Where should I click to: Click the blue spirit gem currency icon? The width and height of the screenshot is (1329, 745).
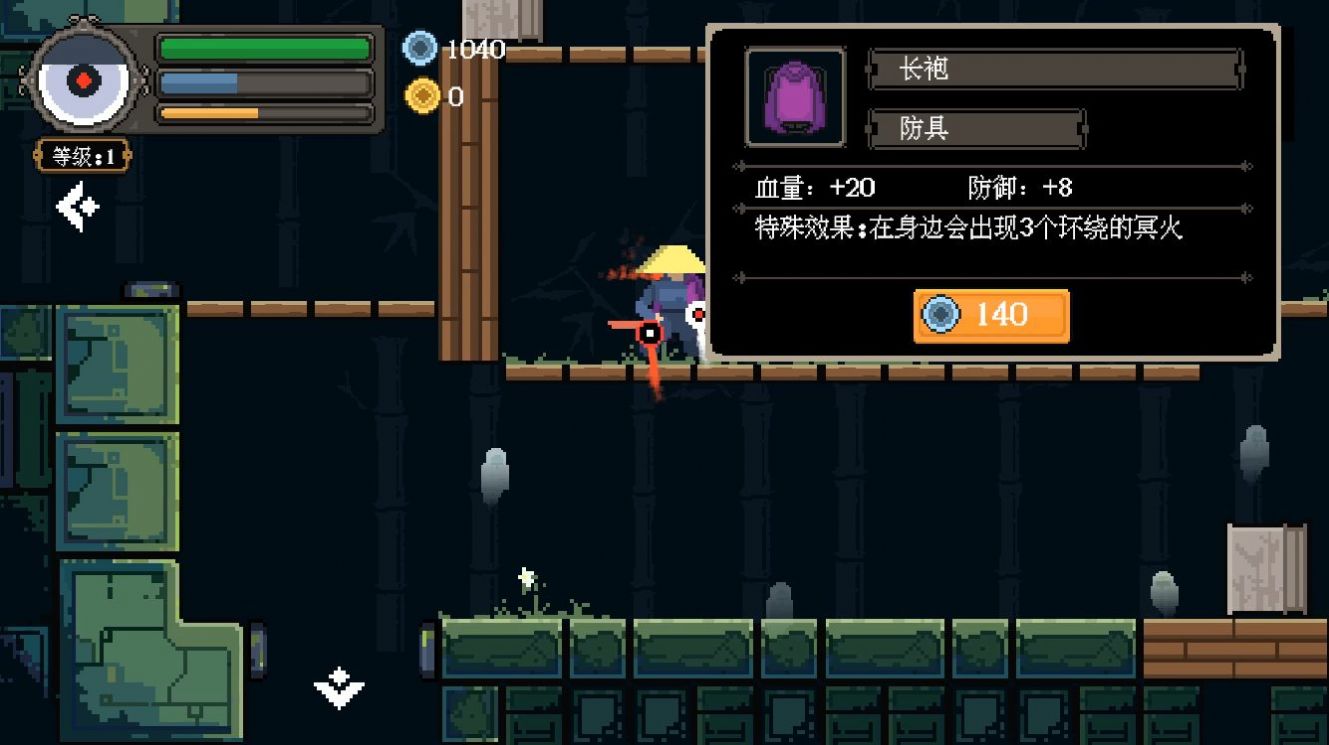point(419,45)
